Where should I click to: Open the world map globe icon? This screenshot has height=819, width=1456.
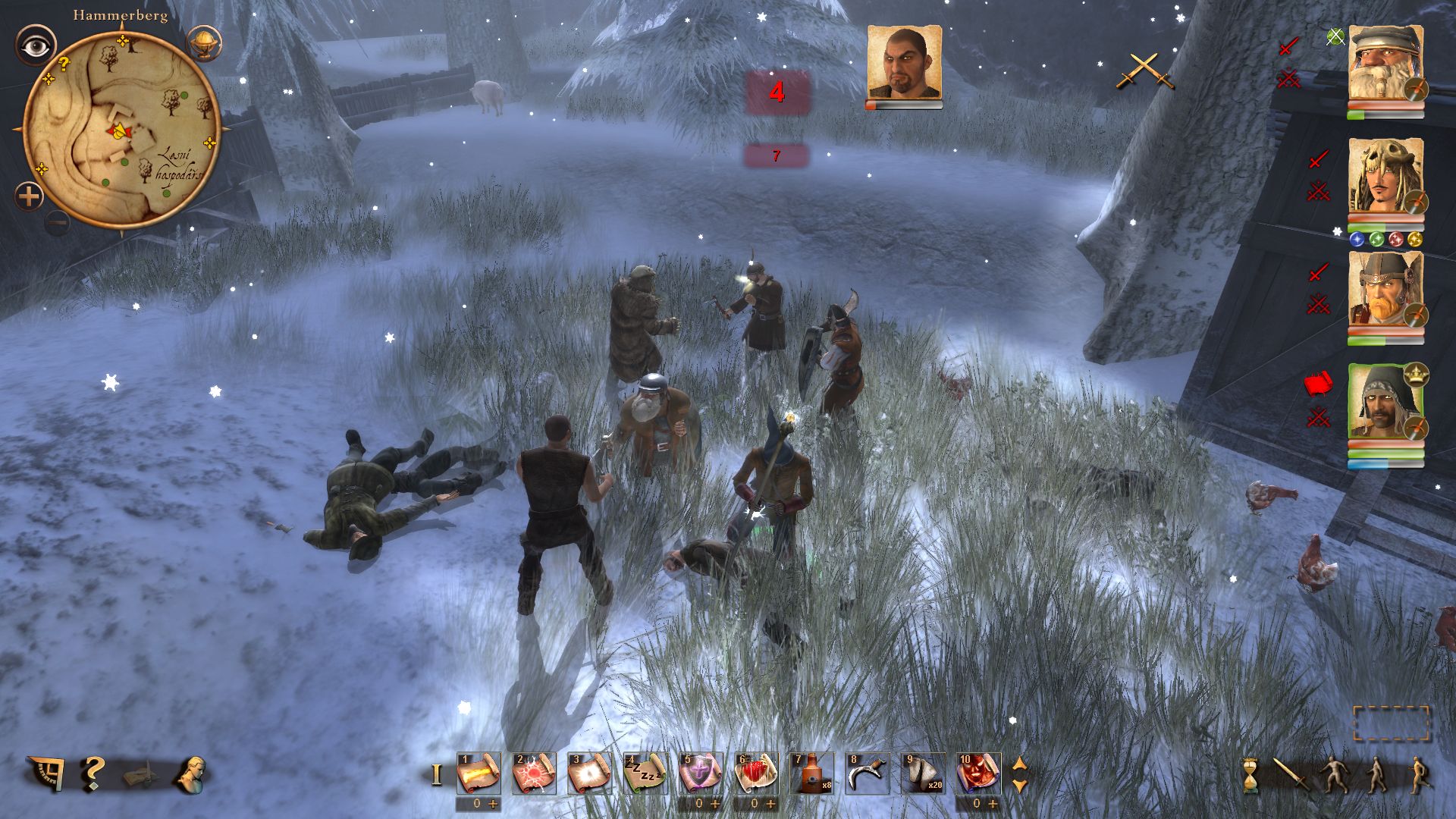[202, 43]
